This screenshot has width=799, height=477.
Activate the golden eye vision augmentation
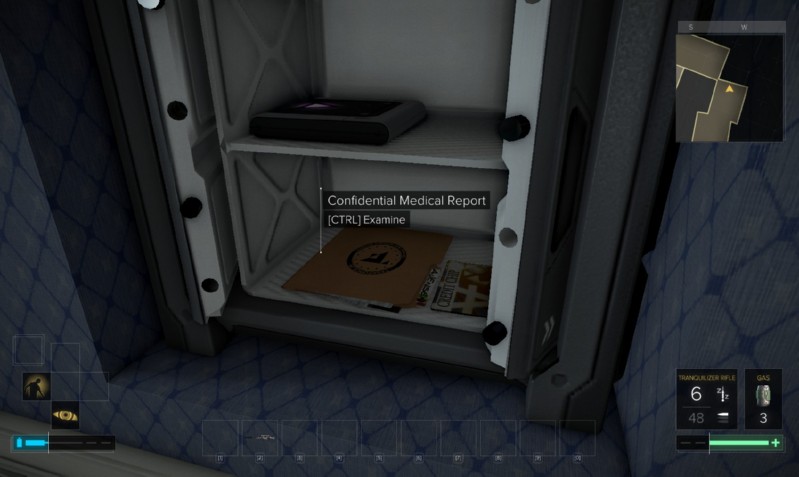[x=65, y=414]
